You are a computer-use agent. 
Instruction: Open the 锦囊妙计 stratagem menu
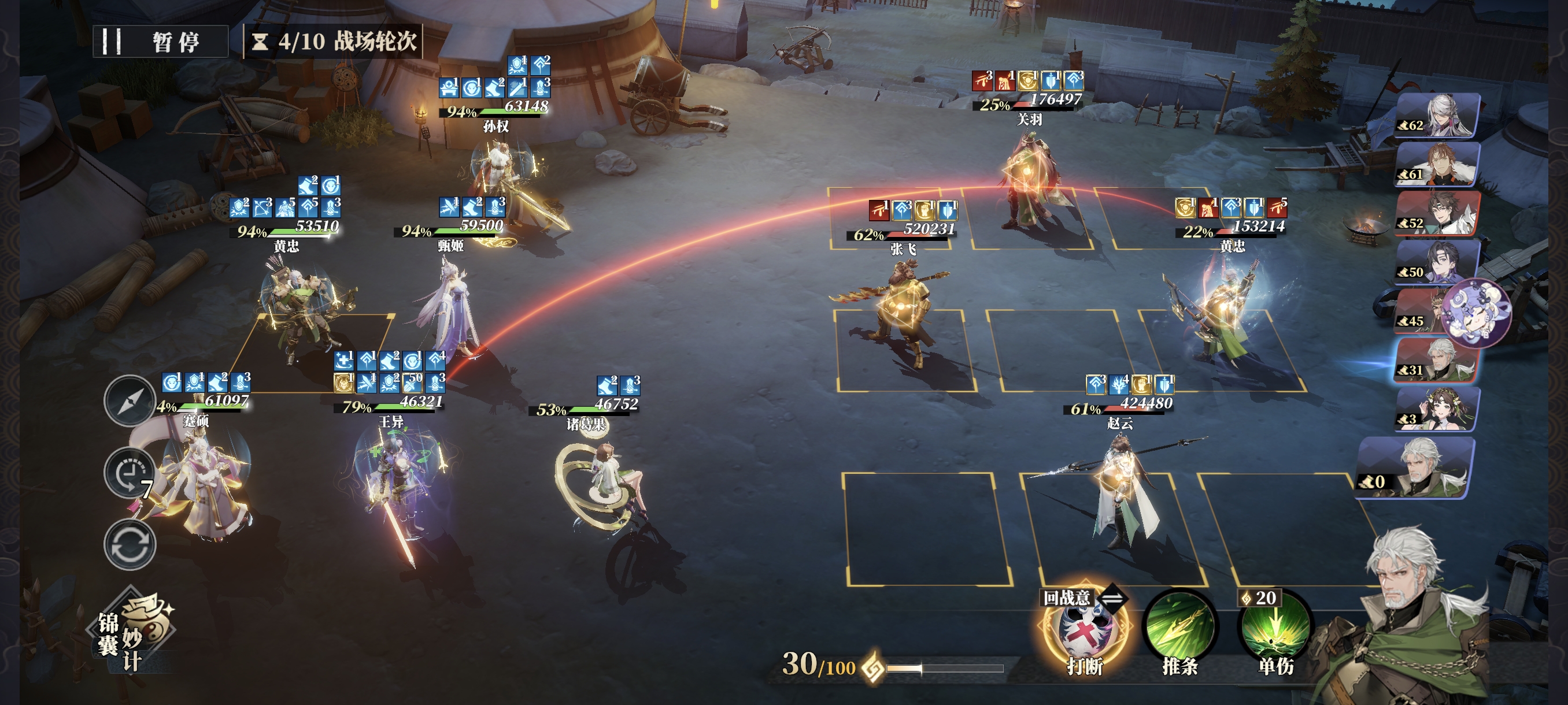(x=135, y=633)
